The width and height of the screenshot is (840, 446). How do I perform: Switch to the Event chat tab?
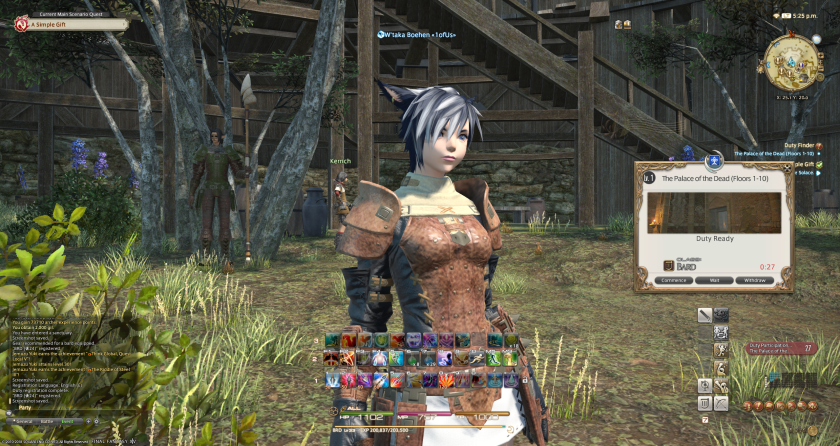click(69, 423)
